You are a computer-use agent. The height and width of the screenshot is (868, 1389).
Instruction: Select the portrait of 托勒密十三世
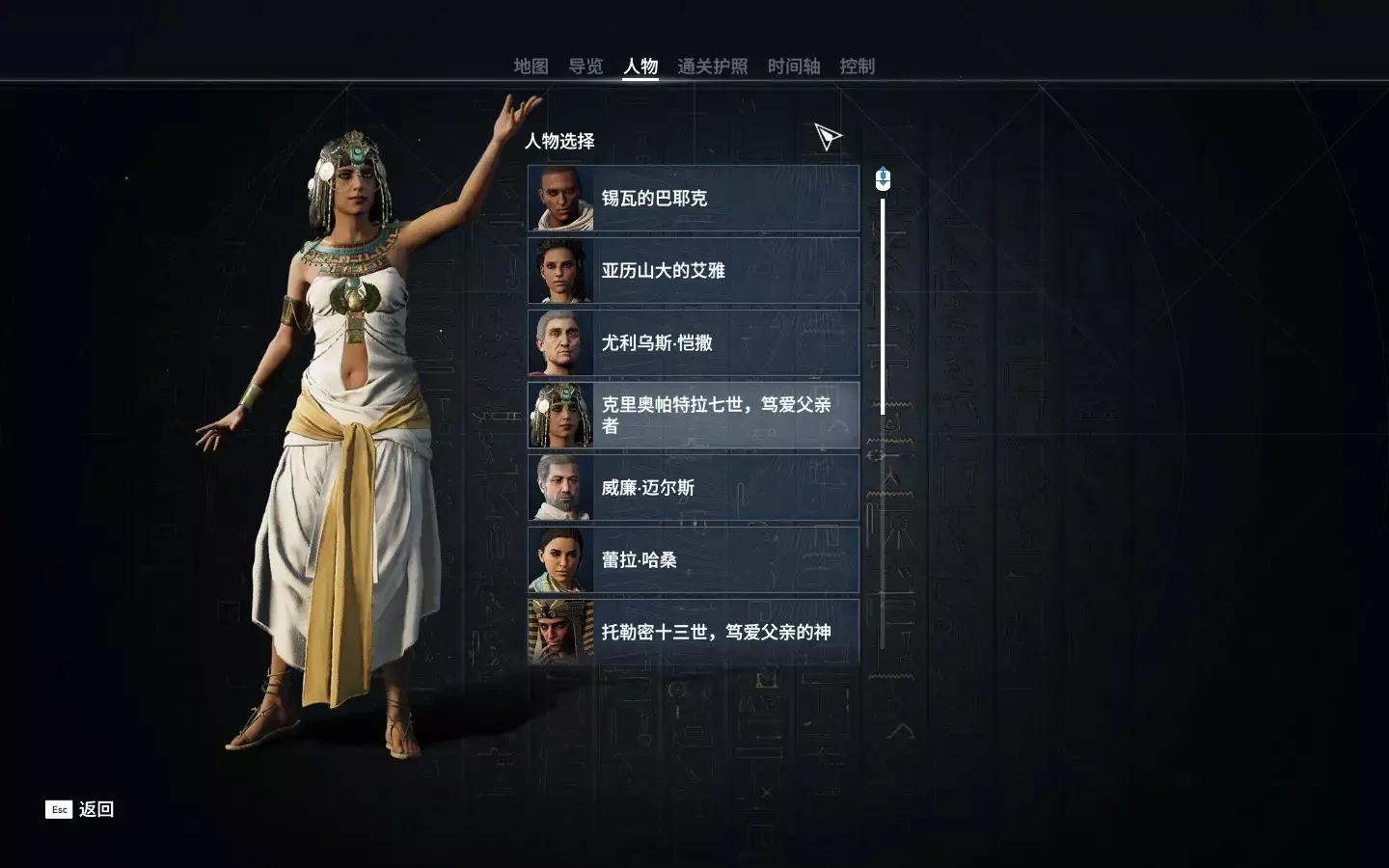(x=560, y=631)
